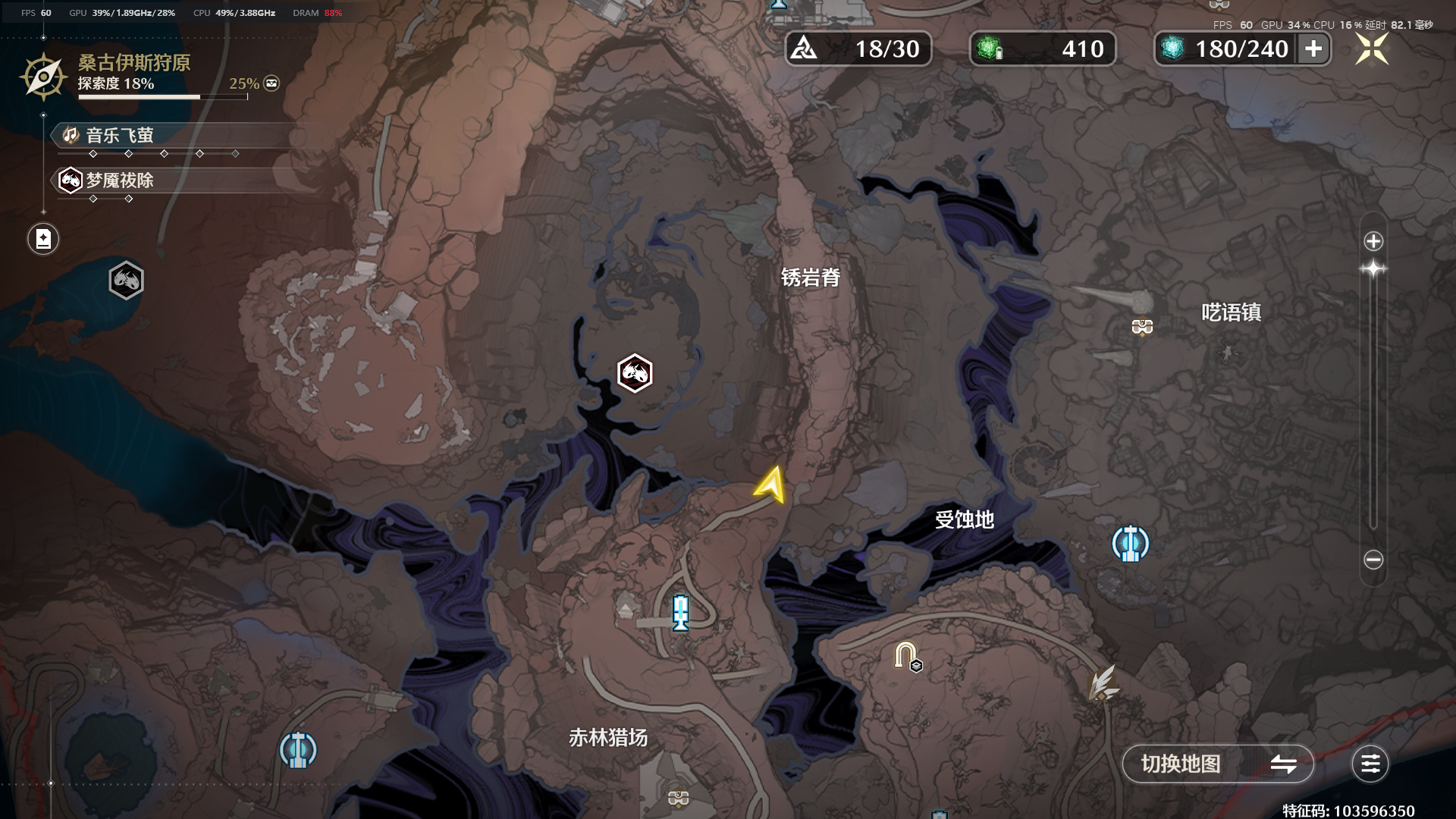1456x819 pixels.
Task: Open the 18/30 waypoint tally panel
Action: pos(857,49)
